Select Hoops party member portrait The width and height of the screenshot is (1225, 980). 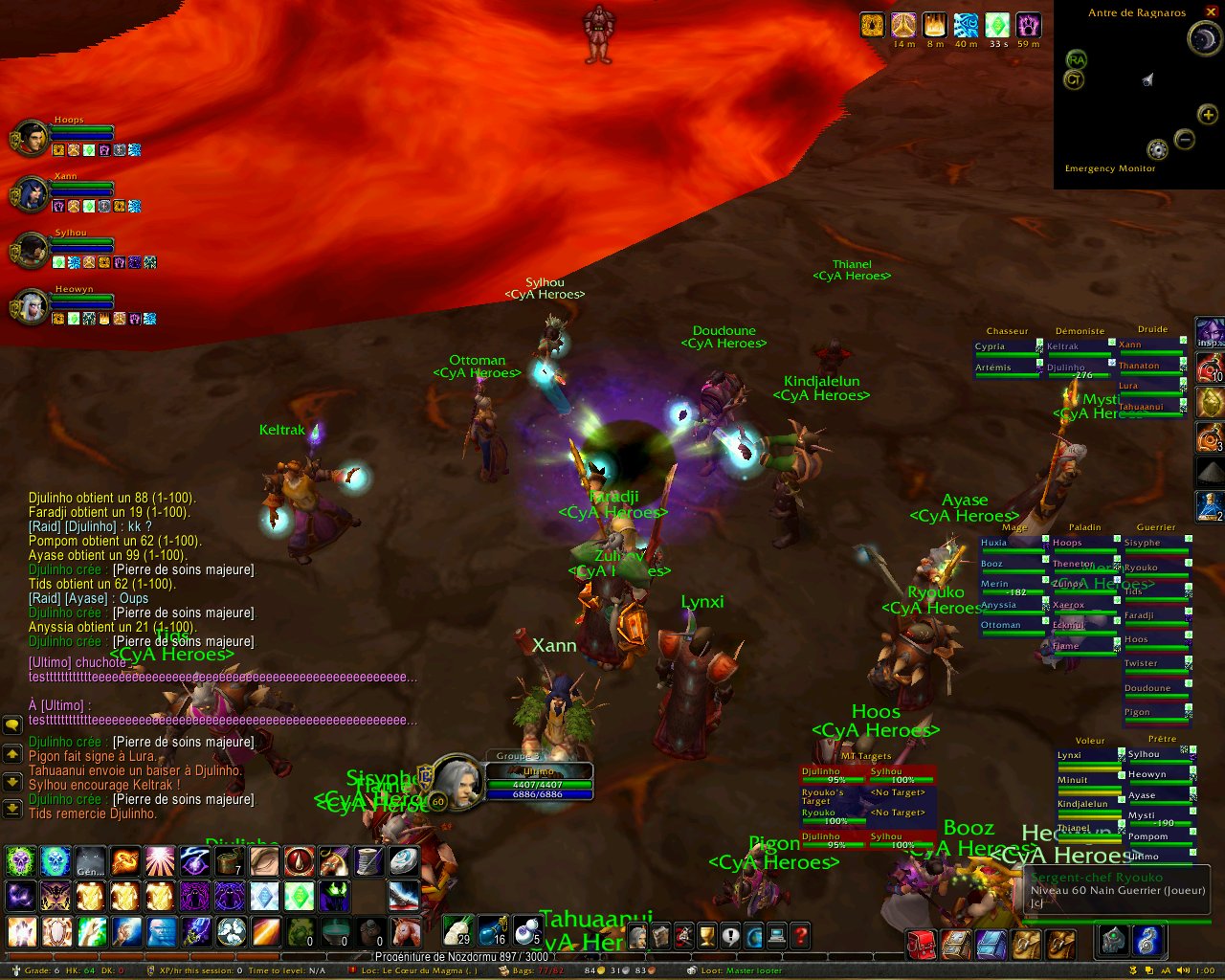(x=31, y=138)
